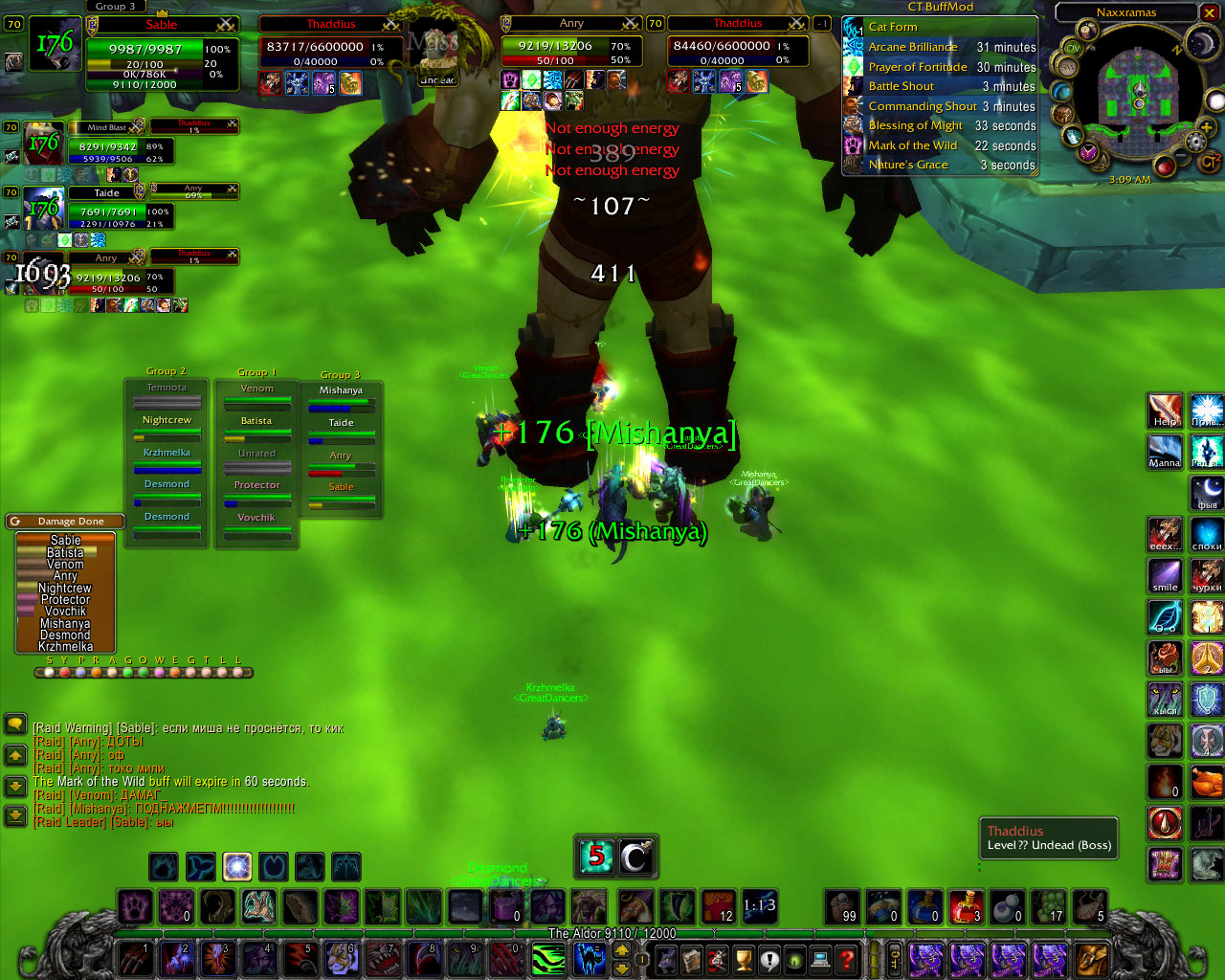
Task: Trigger the smile macro button
Action: (x=1165, y=576)
